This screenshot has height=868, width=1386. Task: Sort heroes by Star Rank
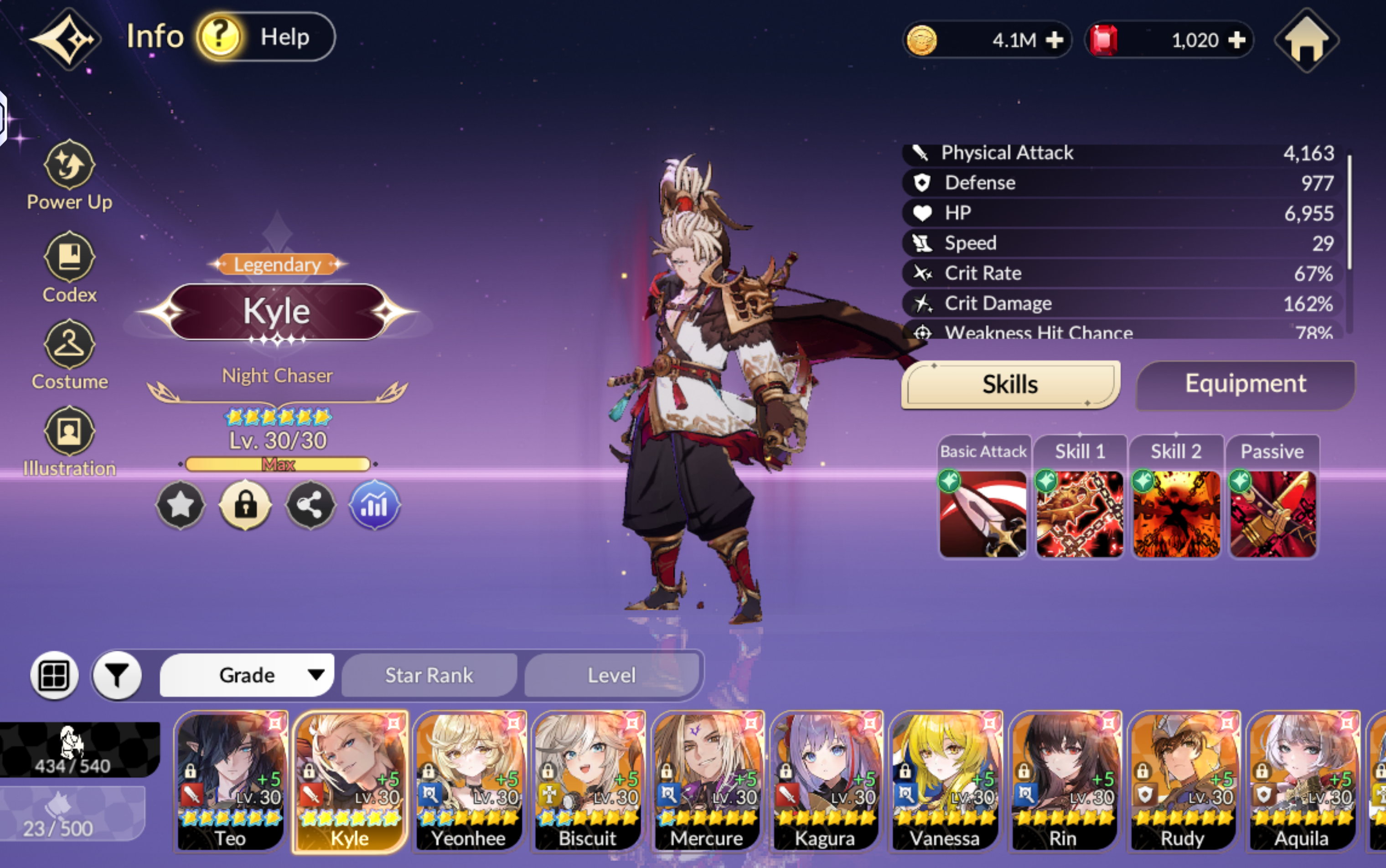pyautogui.click(x=429, y=675)
